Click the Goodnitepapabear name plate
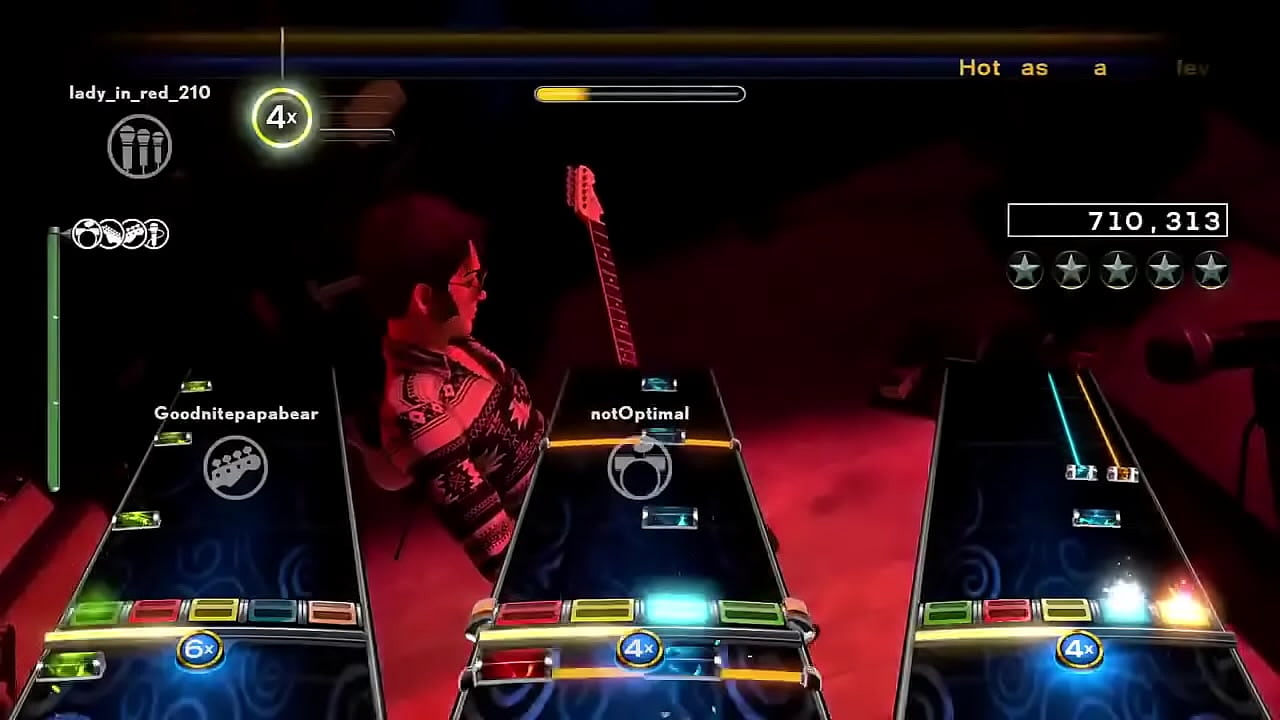The width and height of the screenshot is (1280, 720). (234, 412)
